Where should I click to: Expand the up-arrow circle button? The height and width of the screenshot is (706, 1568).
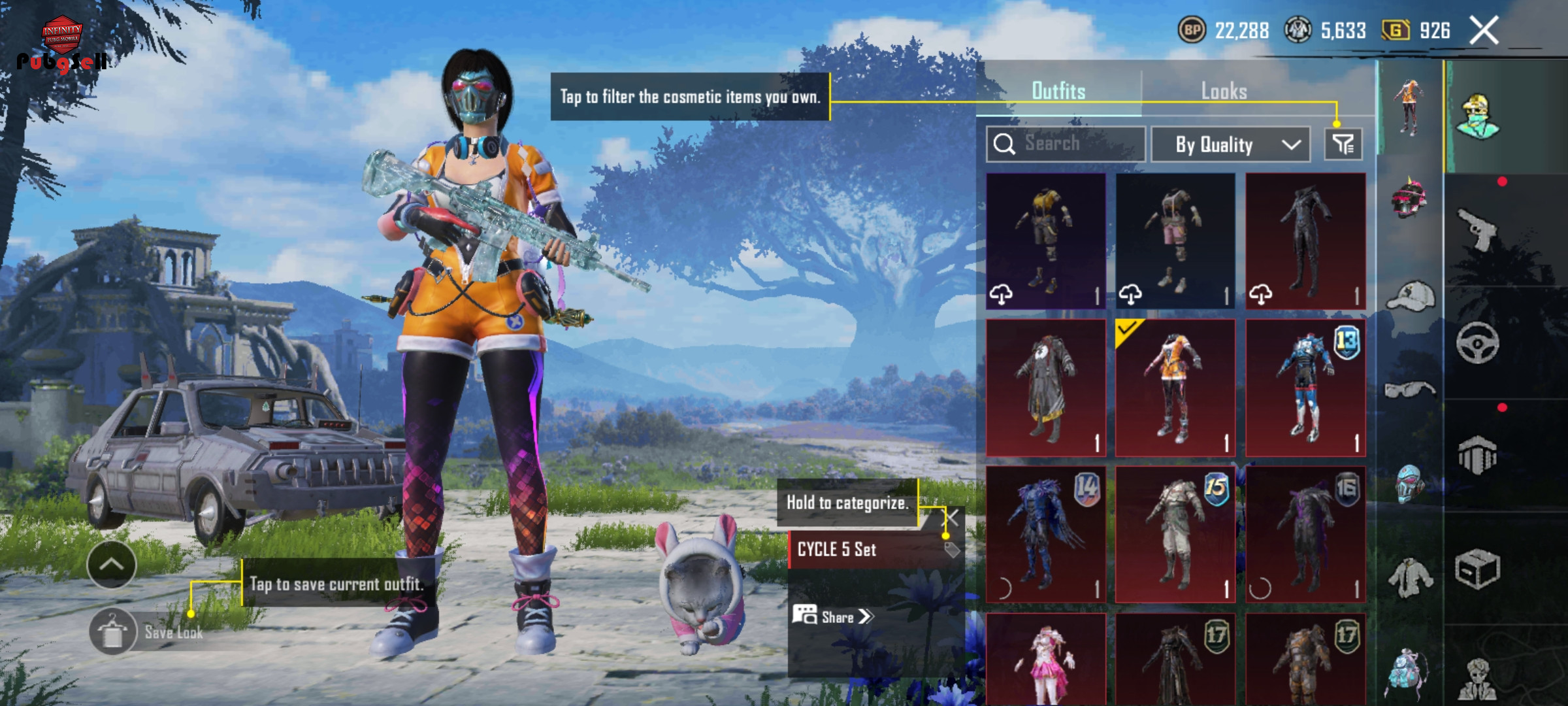click(112, 565)
